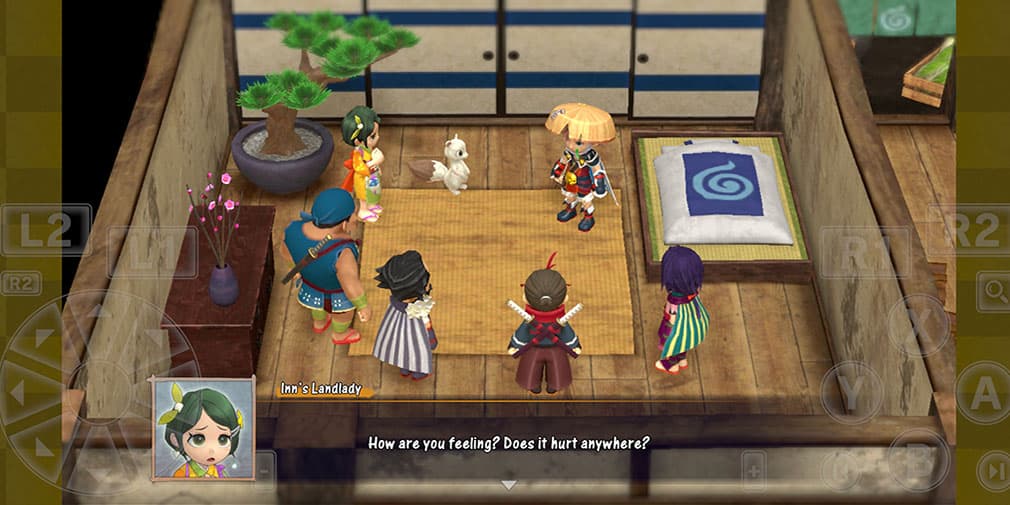1010x505 pixels.
Task: Activate the fast-forward skip icon
Action: (x=993, y=470)
